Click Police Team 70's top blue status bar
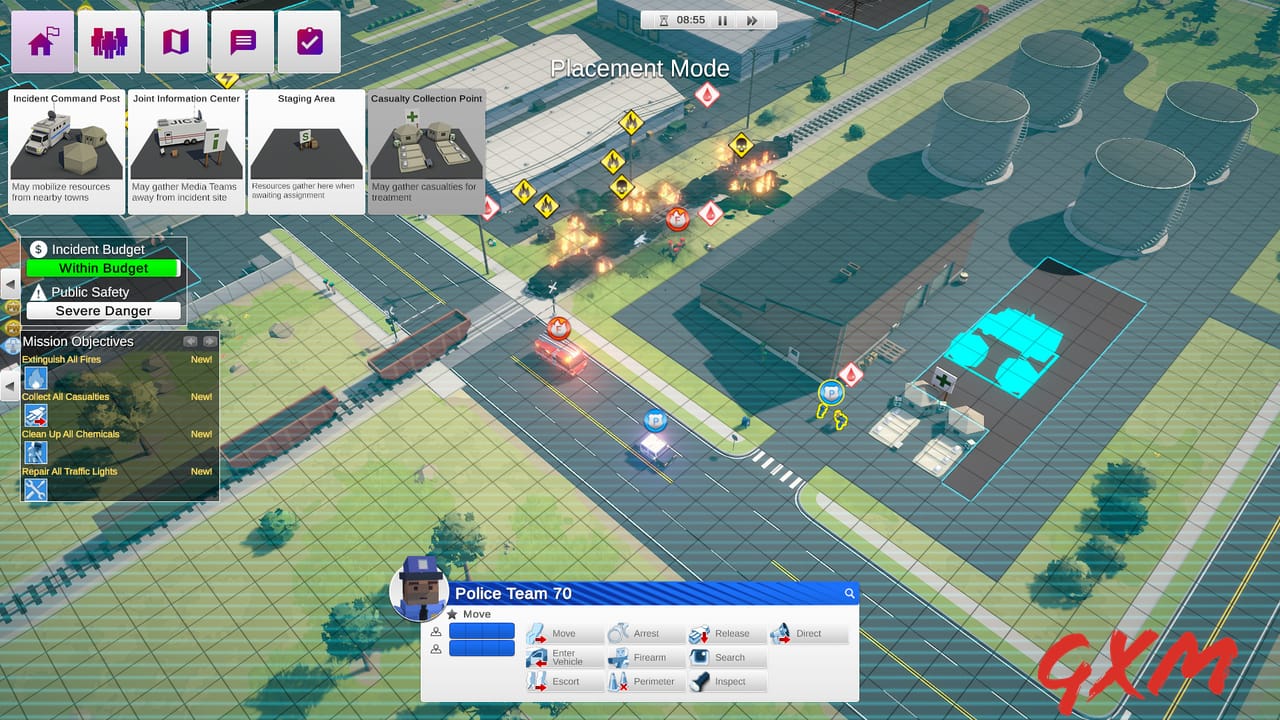 click(481, 630)
